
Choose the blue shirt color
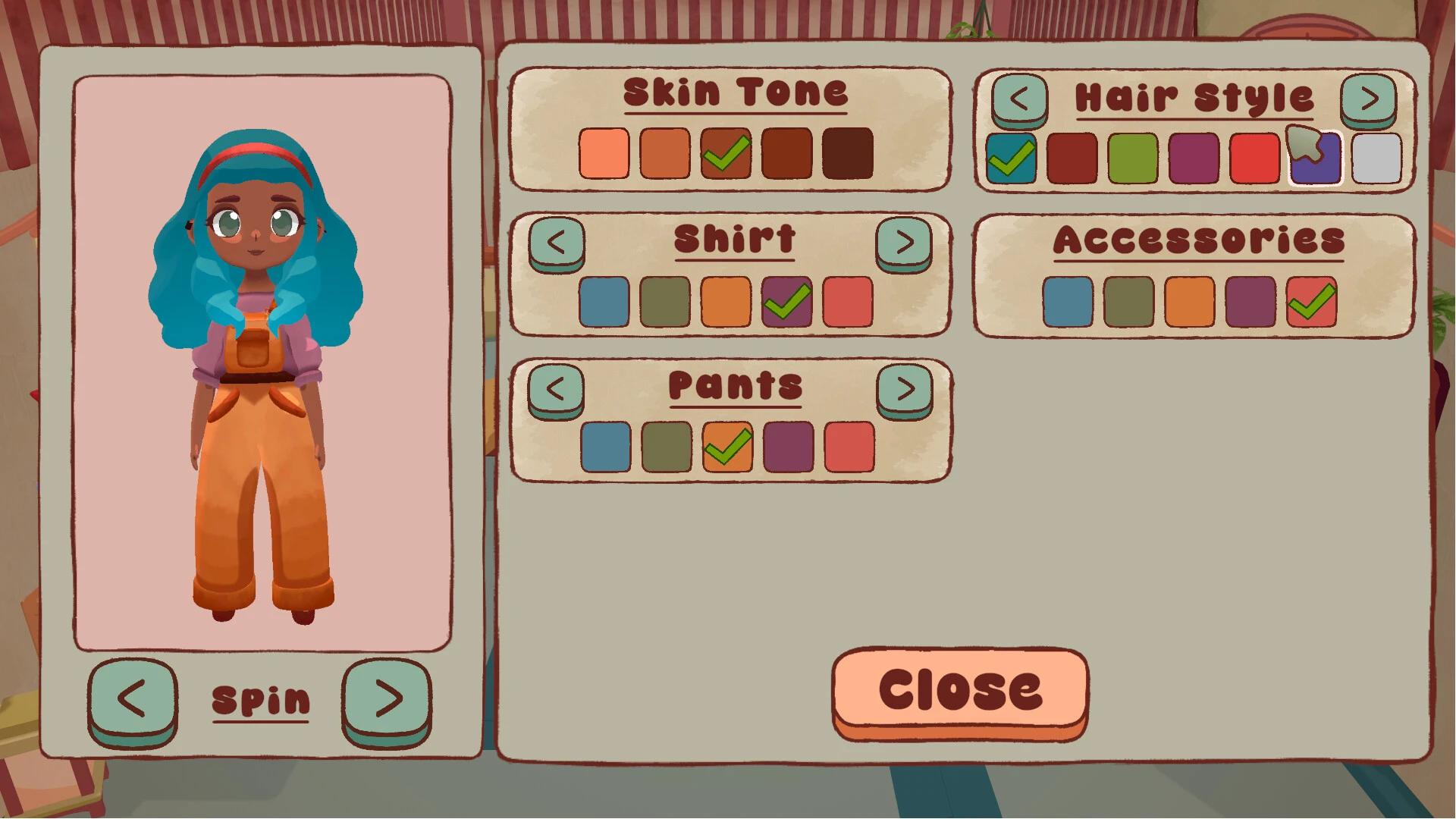(x=604, y=300)
